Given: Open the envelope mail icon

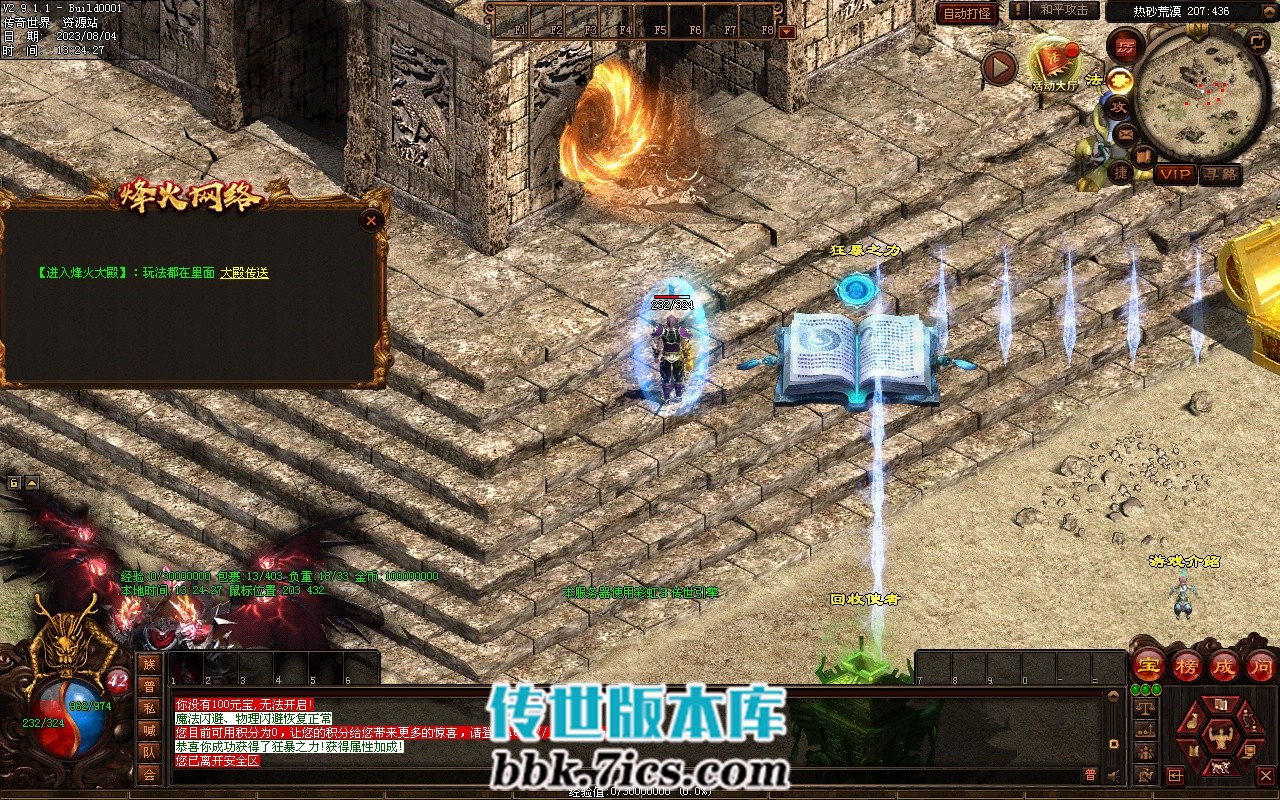Looking at the screenshot, I should (1125, 132).
